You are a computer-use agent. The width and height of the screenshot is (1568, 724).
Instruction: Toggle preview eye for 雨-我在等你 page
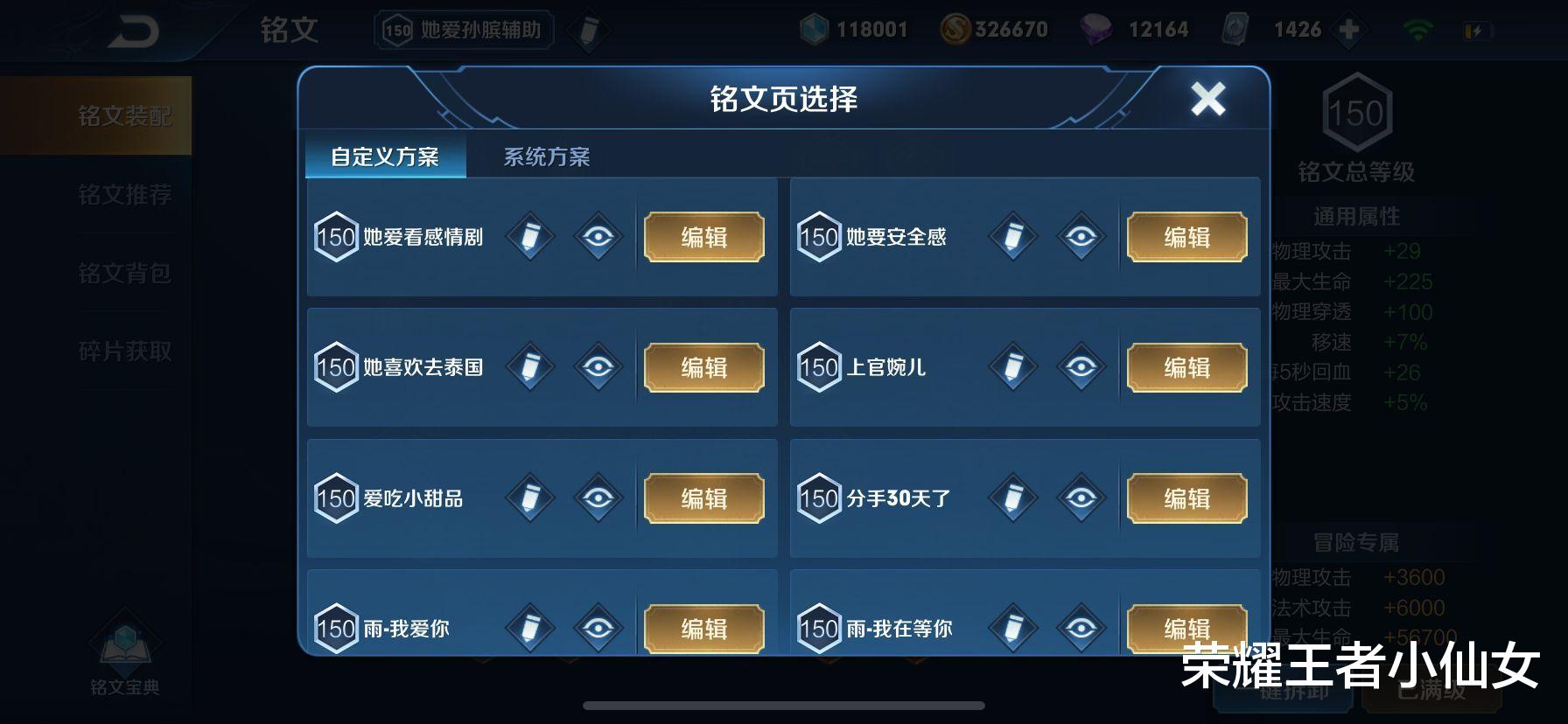pyautogui.click(x=1085, y=627)
